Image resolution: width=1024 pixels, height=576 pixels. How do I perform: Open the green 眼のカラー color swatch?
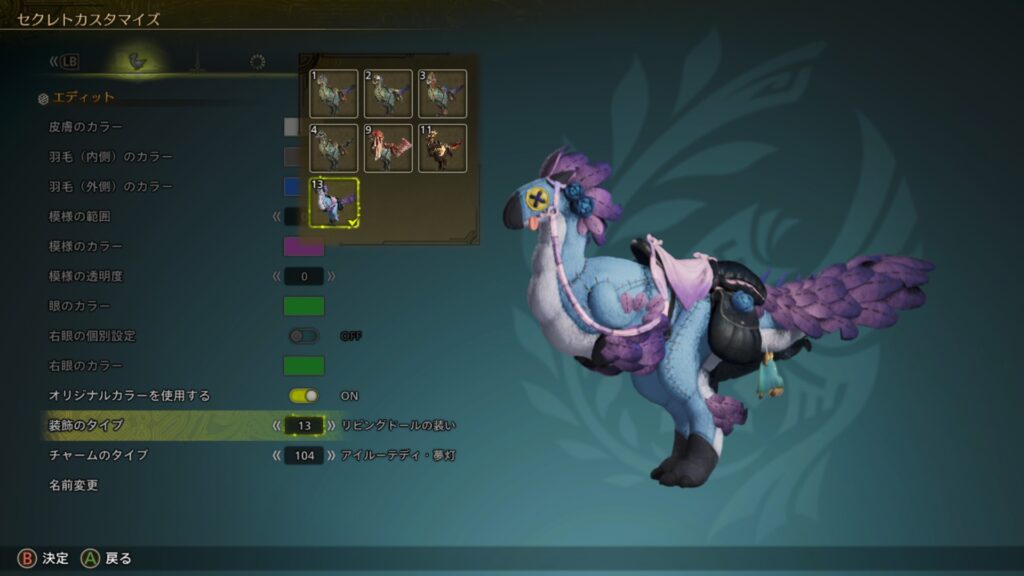tap(303, 306)
